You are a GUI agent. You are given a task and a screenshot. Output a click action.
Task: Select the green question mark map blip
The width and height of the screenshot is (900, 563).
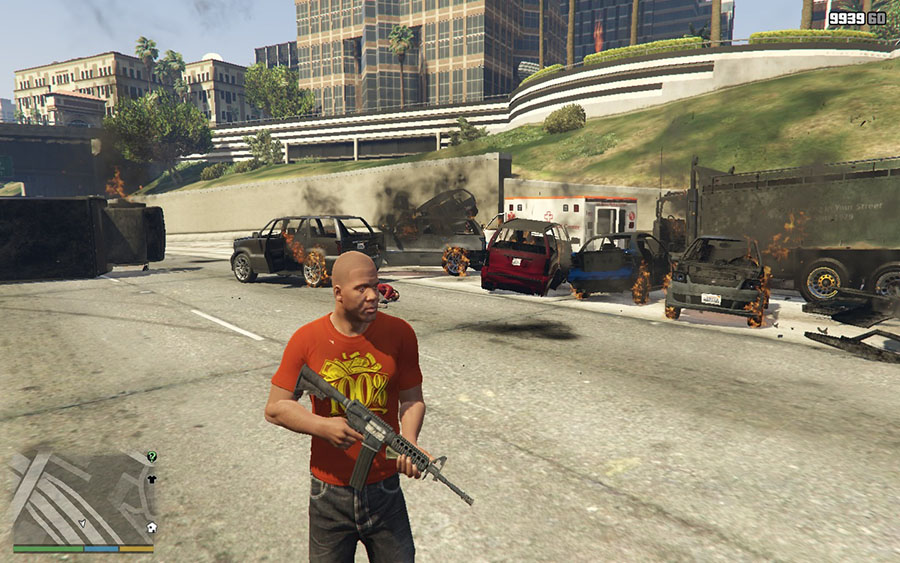pos(151,456)
